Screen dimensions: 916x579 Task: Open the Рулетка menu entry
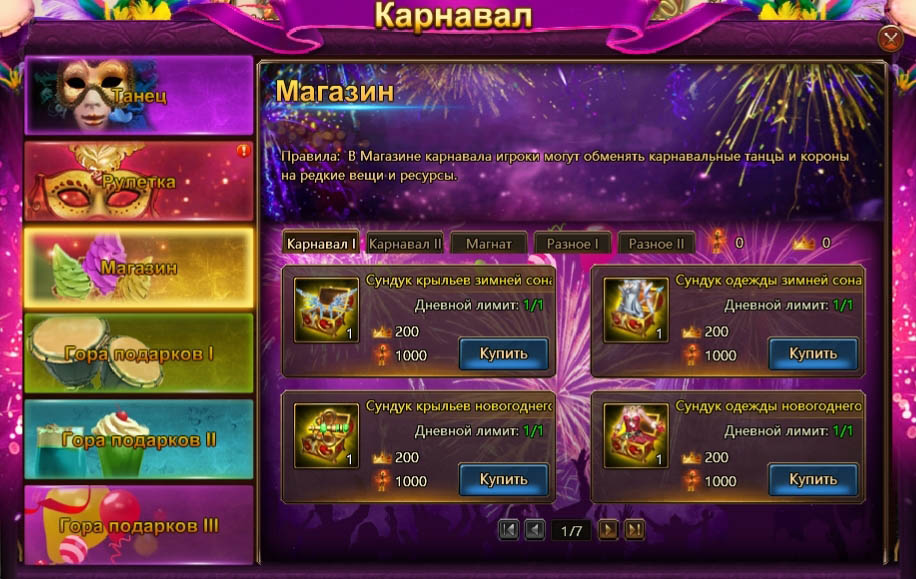(138, 181)
